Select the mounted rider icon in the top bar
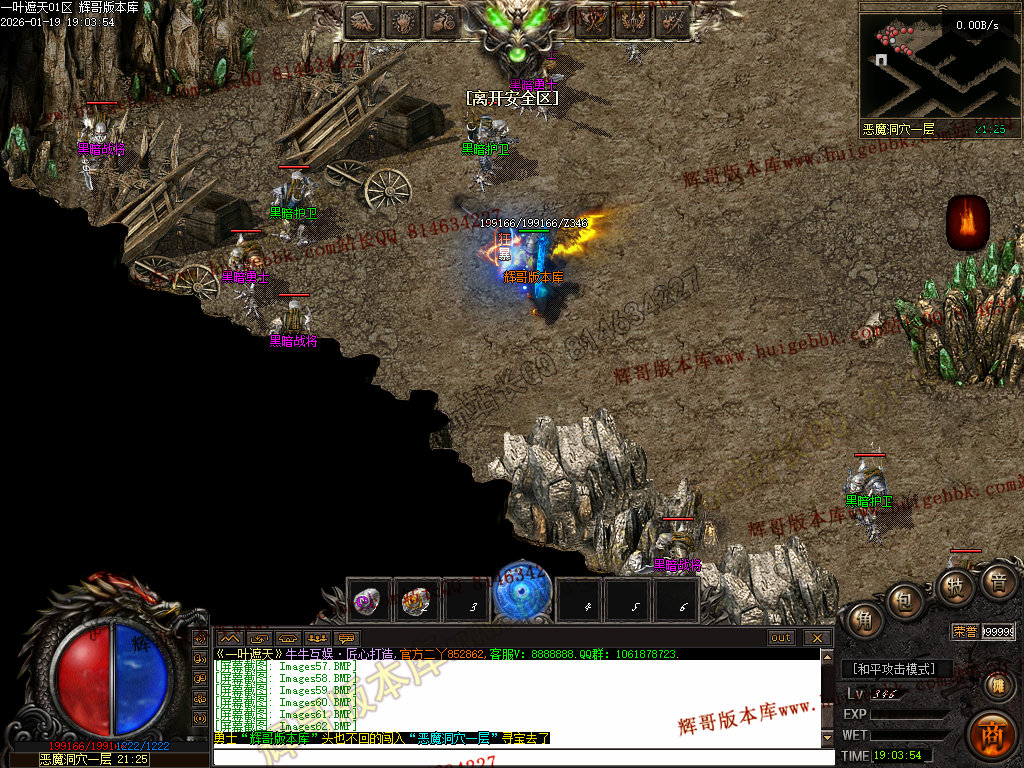1024x768 pixels. (443, 21)
